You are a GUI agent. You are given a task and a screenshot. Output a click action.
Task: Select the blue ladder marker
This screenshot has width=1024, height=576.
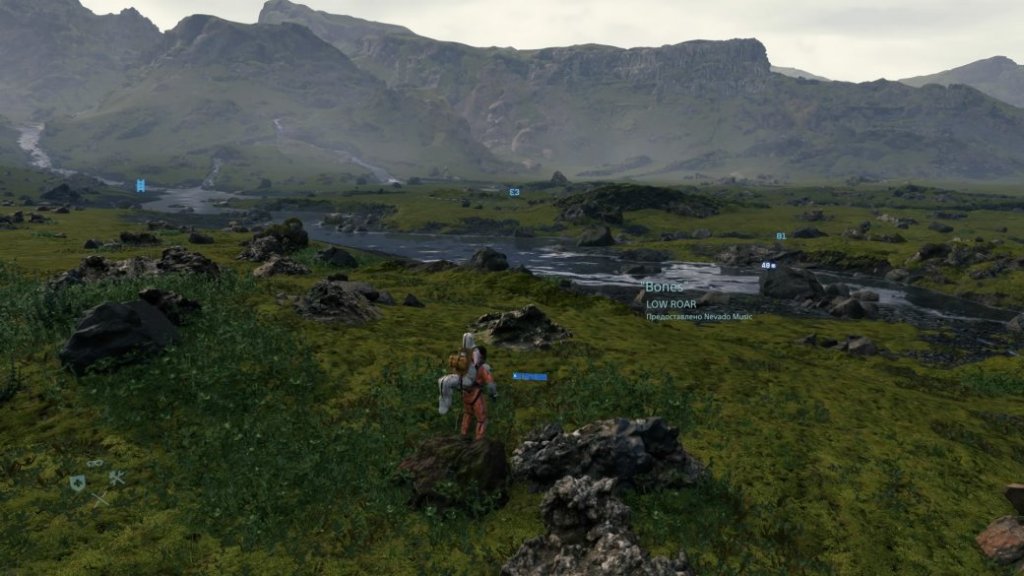click(x=141, y=185)
